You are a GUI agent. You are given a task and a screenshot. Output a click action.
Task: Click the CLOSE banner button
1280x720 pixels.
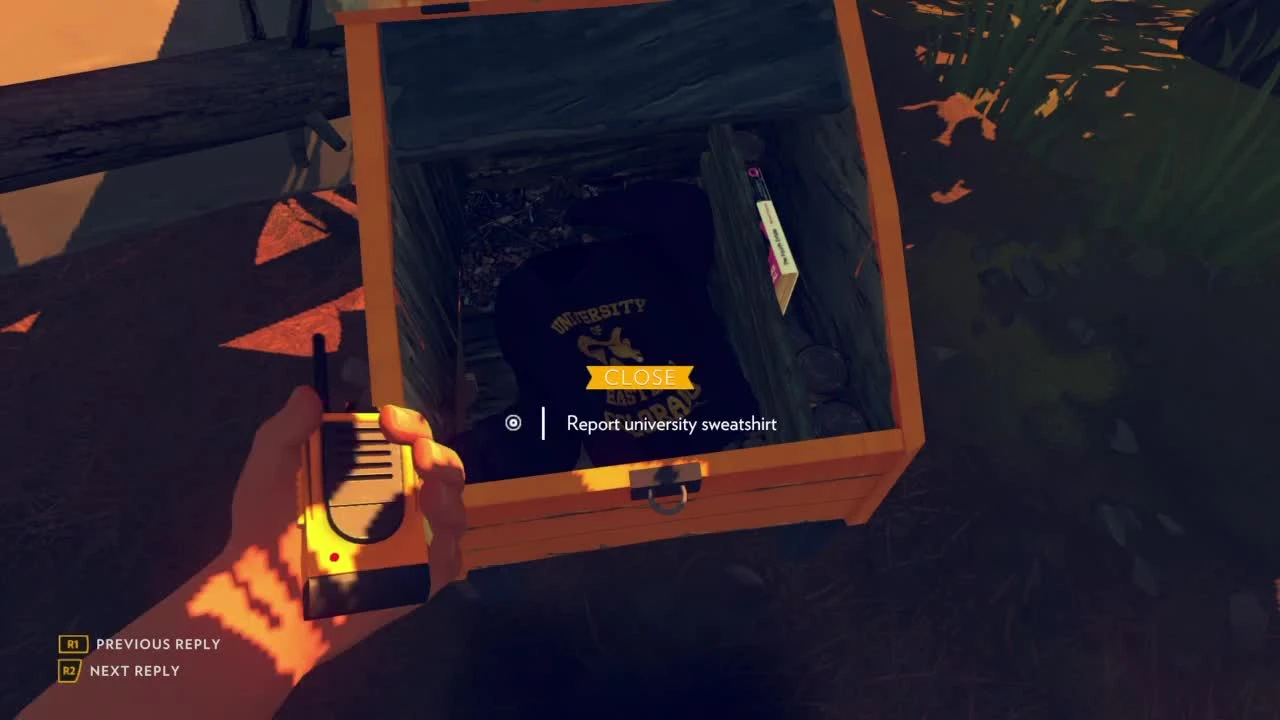point(639,377)
